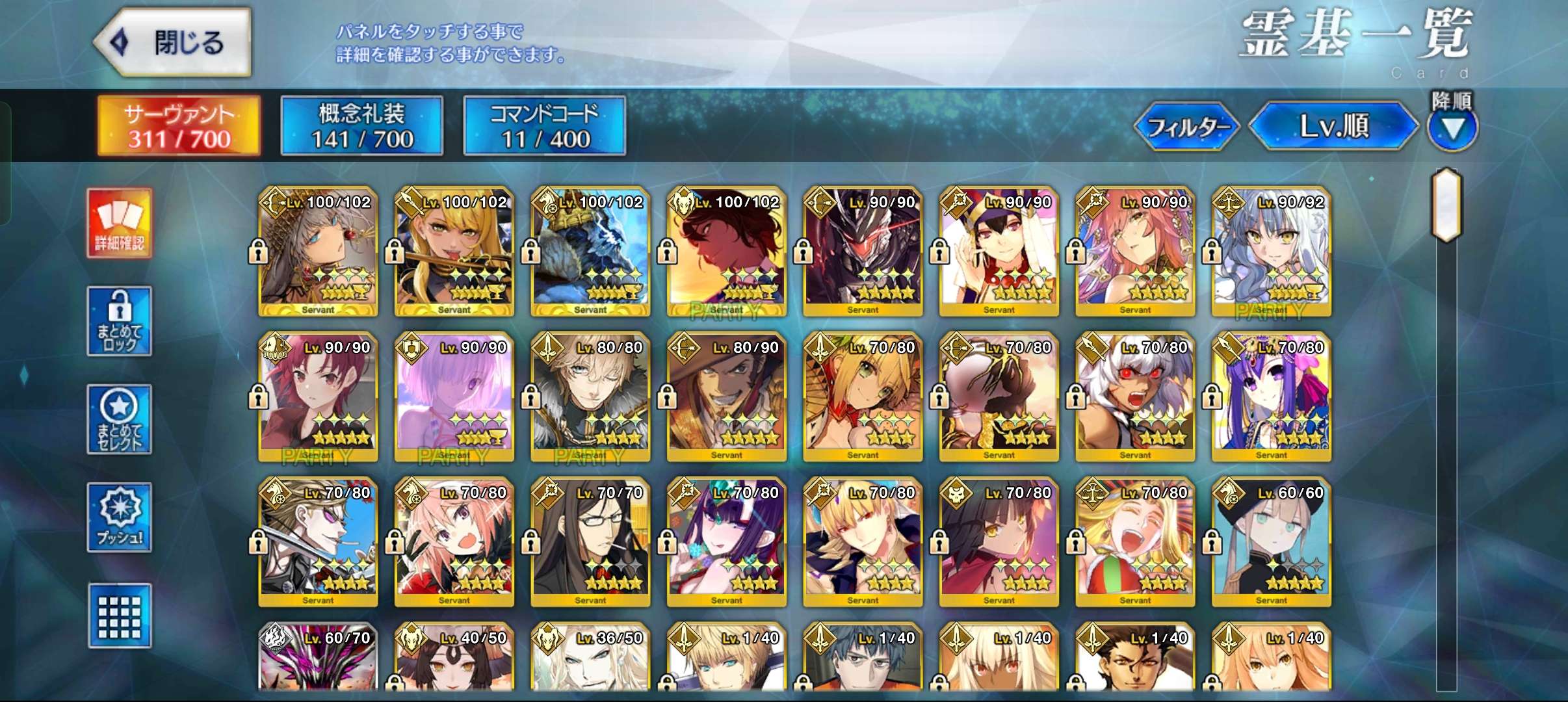Image resolution: width=1568 pixels, height=702 pixels.
Task: Click the プッシュ! button
Action: tap(120, 517)
